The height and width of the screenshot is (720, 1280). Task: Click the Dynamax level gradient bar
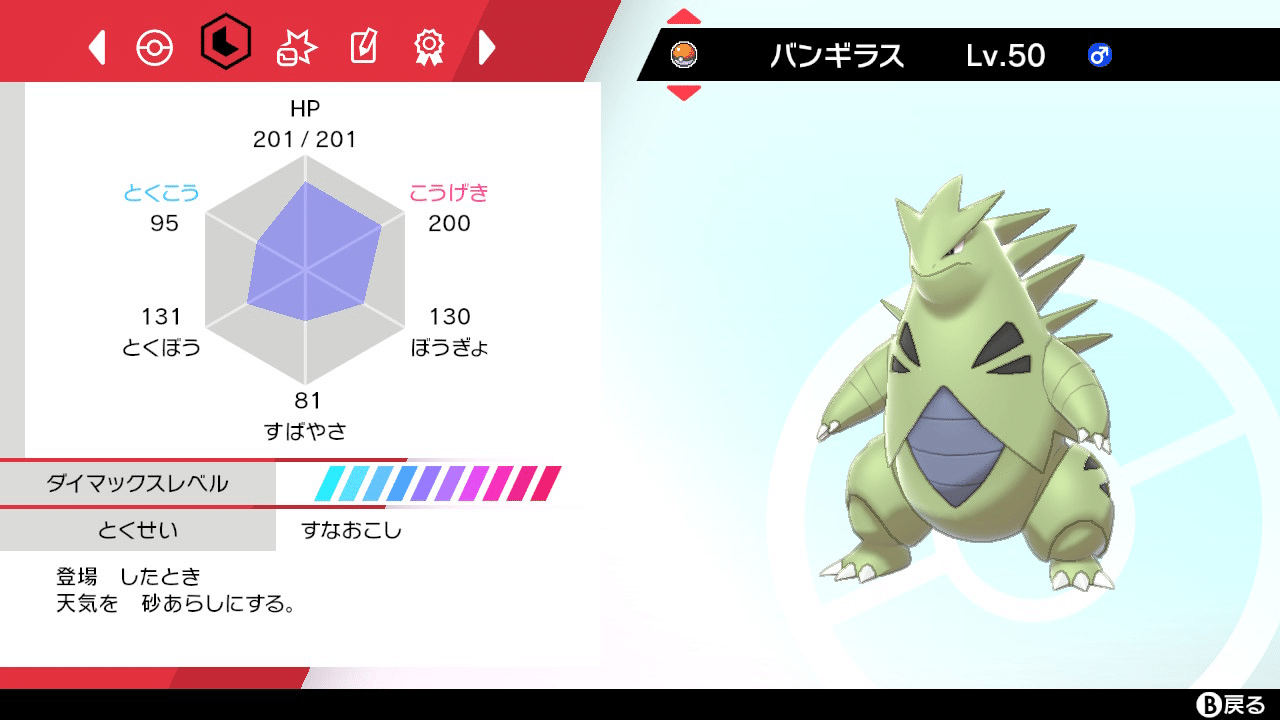click(x=435, y=482)
